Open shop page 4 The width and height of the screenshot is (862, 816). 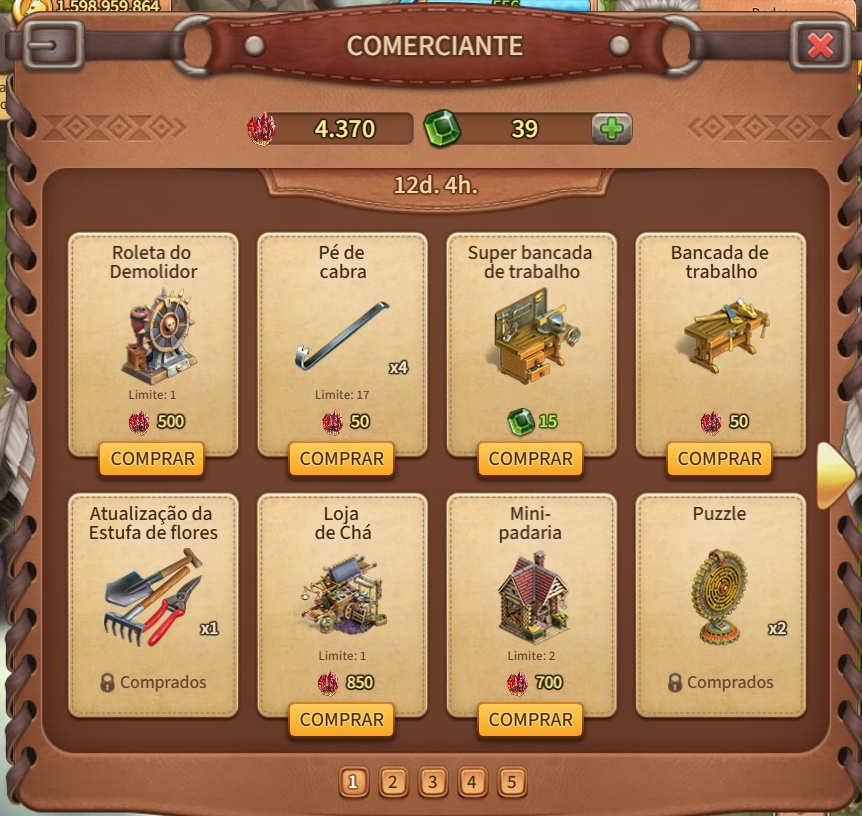[471, 782]
